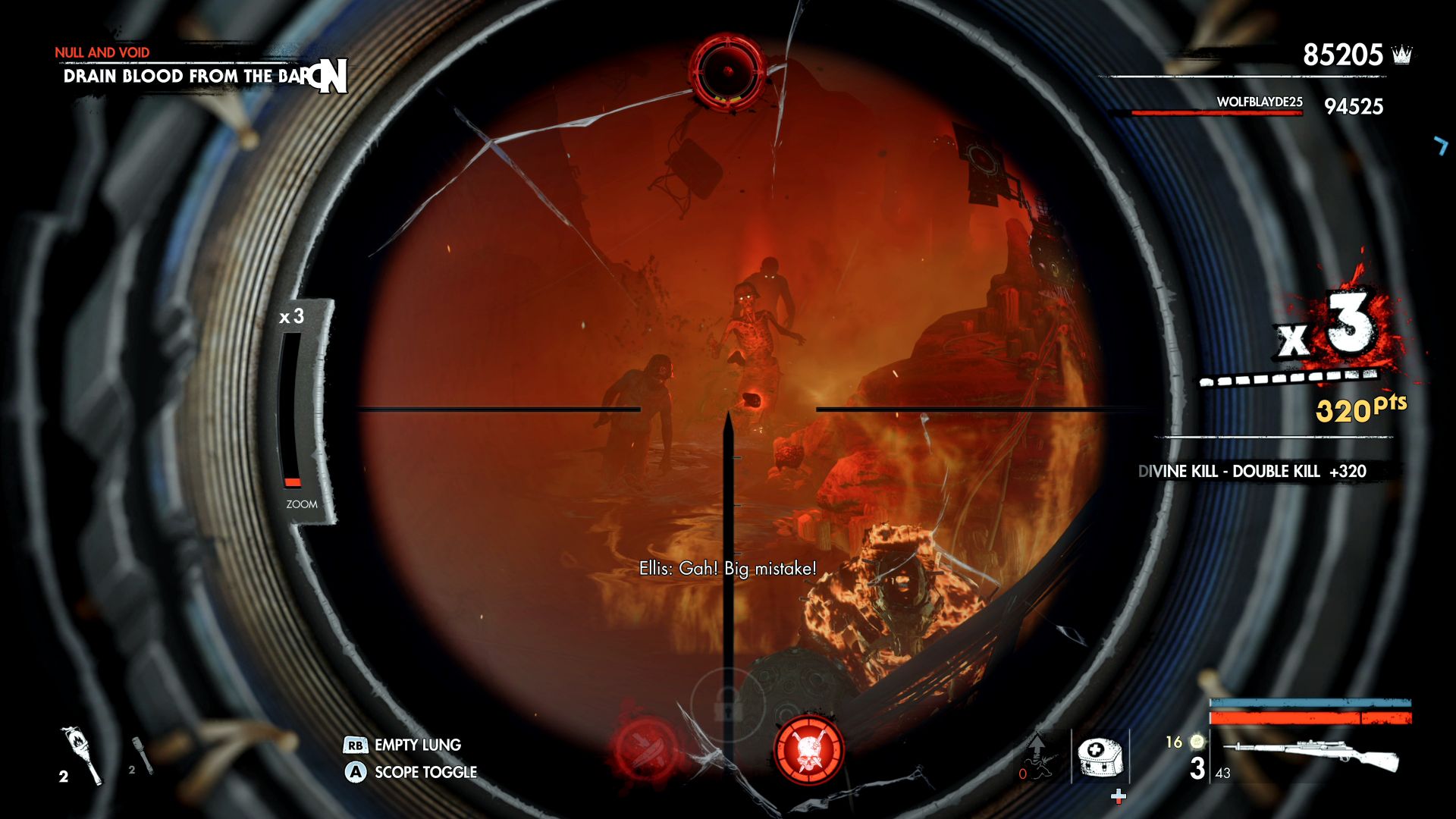Select the incendiary grenade icon
The width and height of the screenshot is (1456, 819).
pos(83,755)
